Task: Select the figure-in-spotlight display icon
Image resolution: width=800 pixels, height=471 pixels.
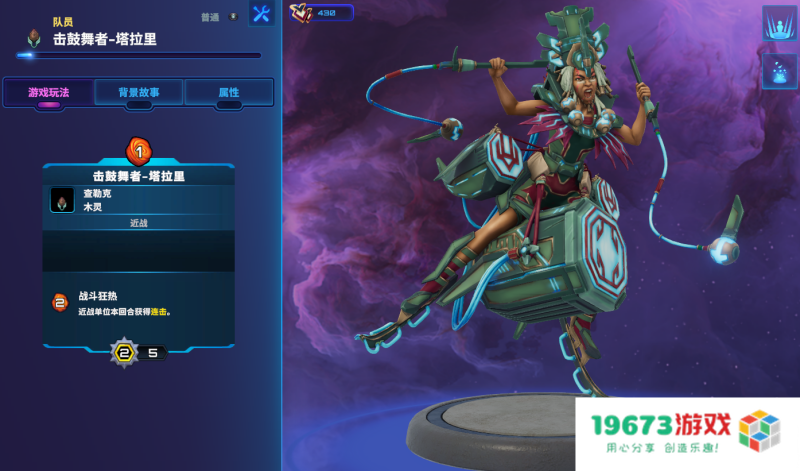Action: click(x=779, y=24)
